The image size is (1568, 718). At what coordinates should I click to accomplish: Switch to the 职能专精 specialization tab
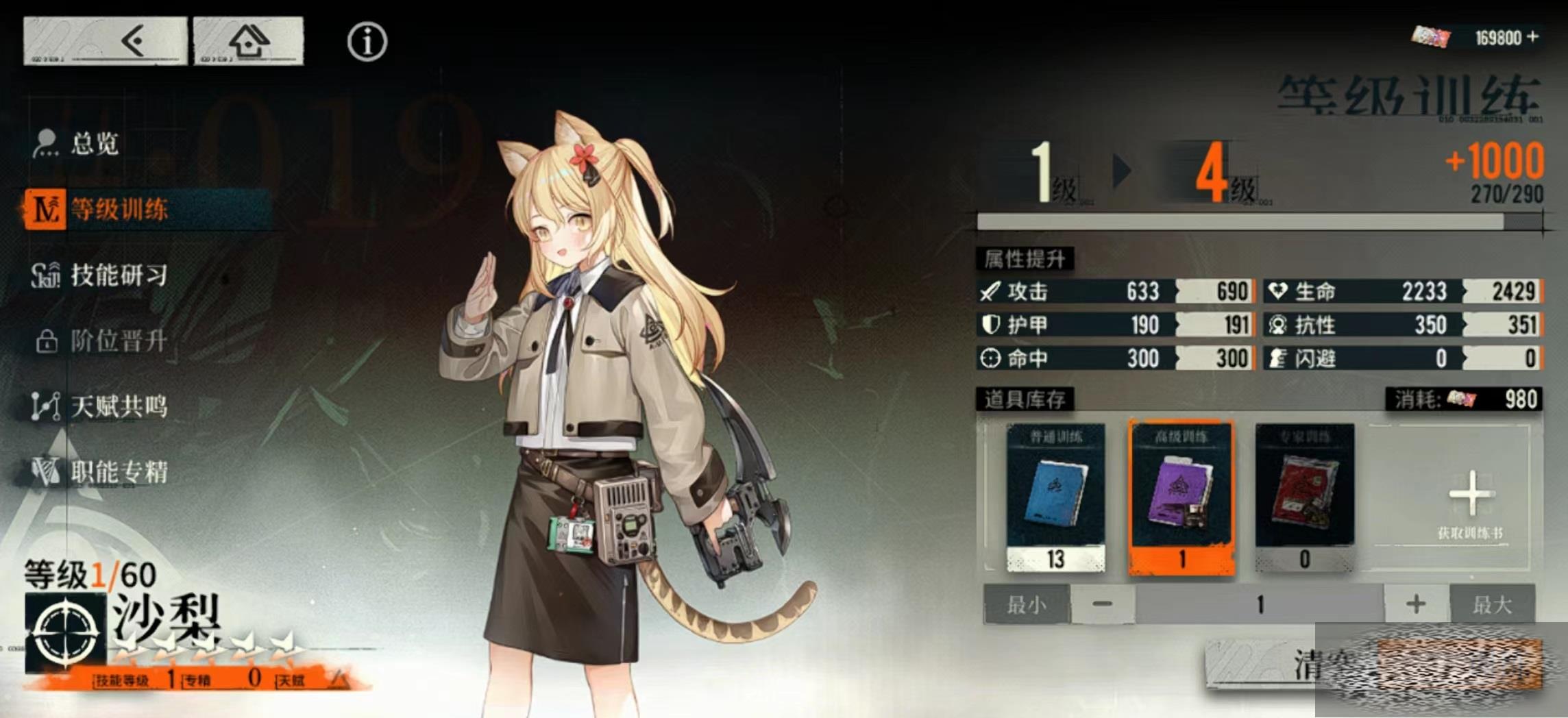click(119, 472)
